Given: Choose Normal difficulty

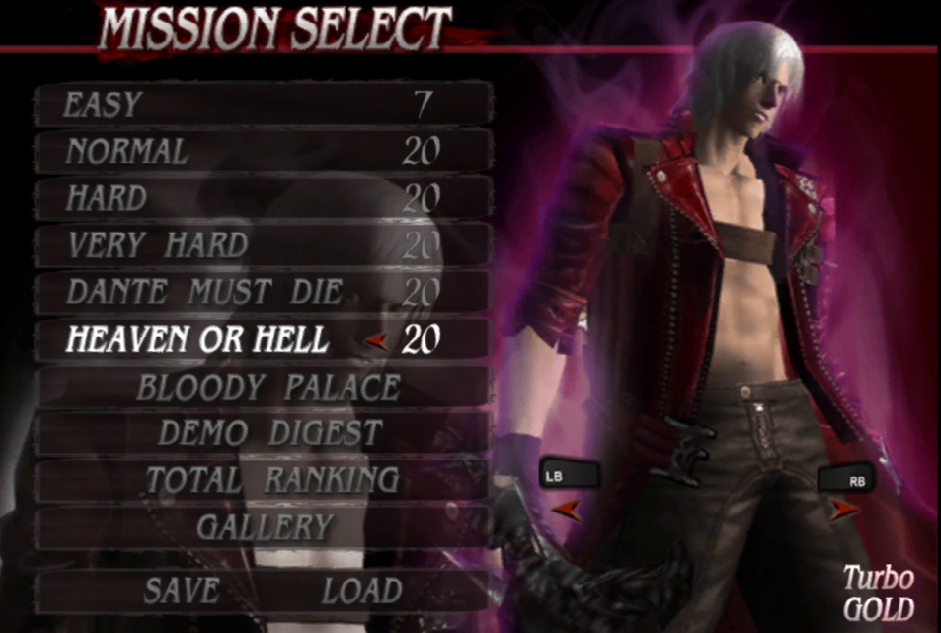Looking at the screenshot, I should point(263,151).
